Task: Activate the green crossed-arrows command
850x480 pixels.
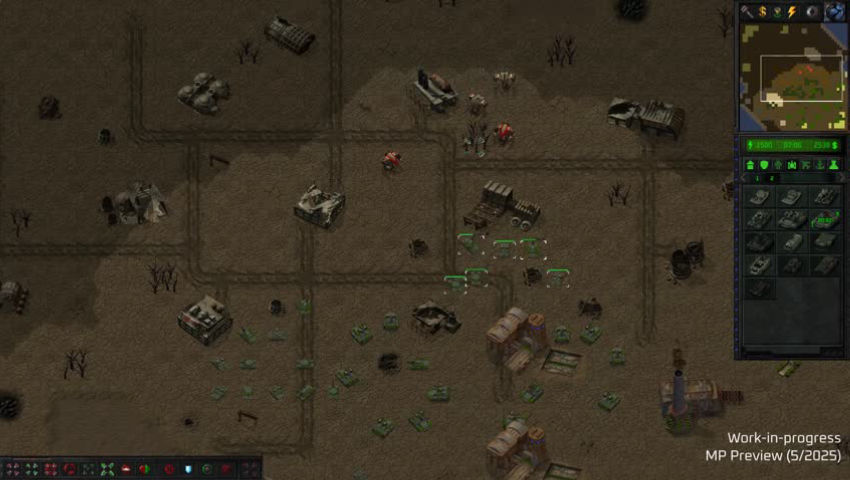Action: click(x=107, y=469)
